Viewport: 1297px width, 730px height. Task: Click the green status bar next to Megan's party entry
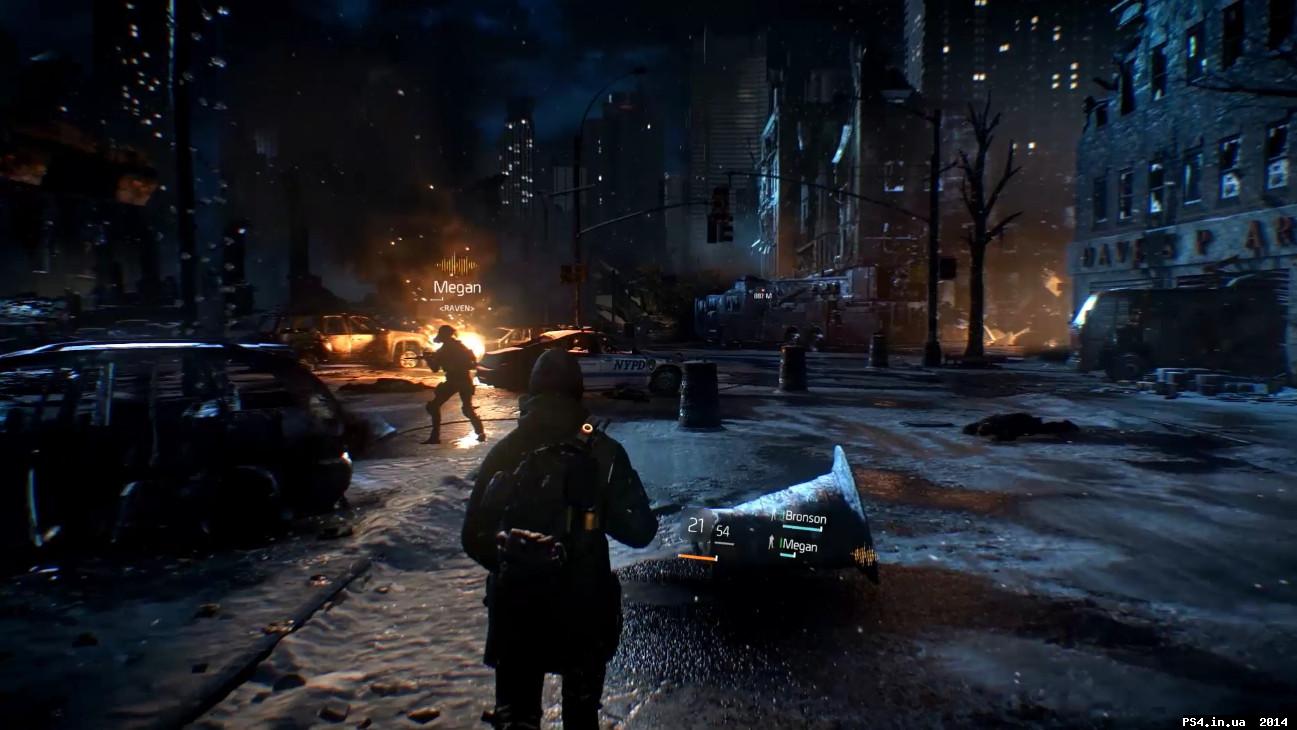point(781,544)
